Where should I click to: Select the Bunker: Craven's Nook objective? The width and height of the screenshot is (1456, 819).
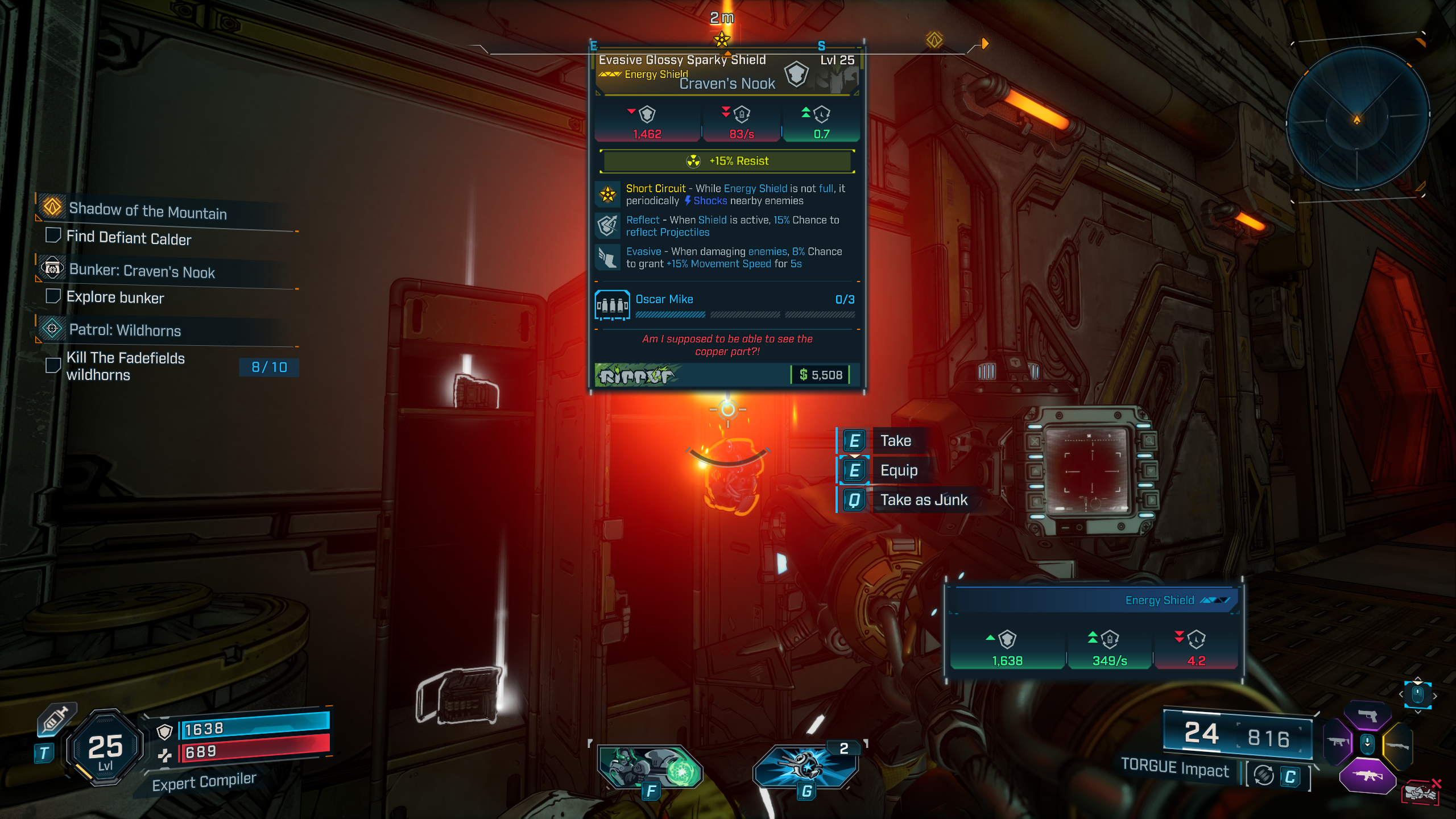[x=142, y=271]
